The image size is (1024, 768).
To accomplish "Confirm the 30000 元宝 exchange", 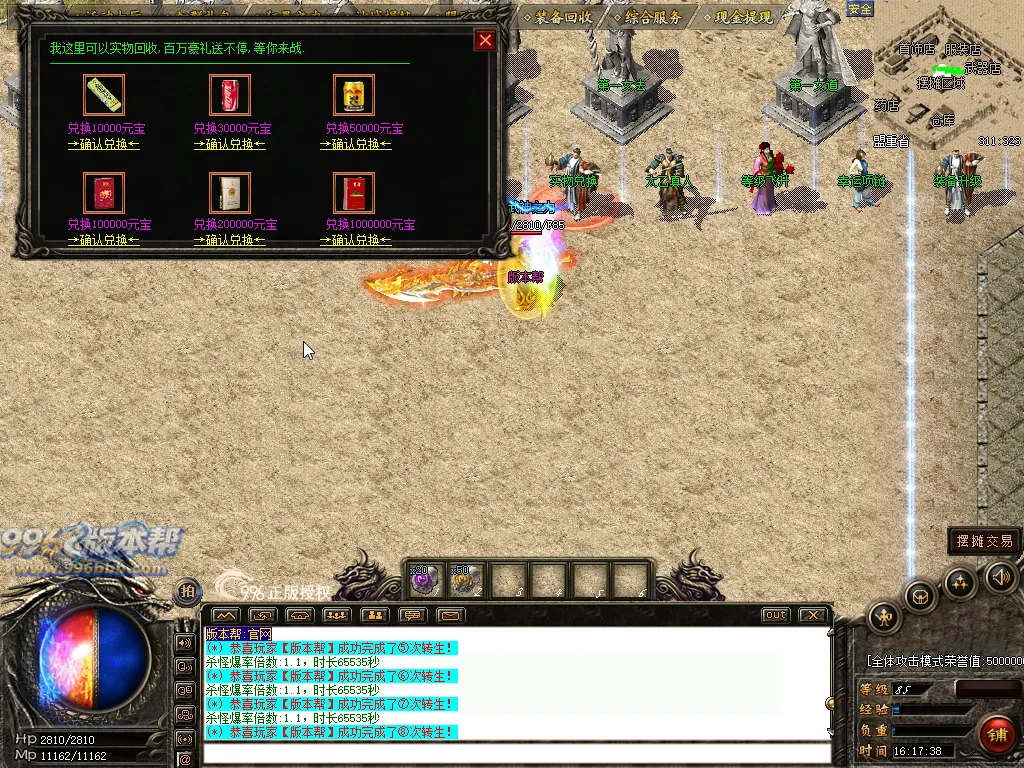I will point(229,144).
